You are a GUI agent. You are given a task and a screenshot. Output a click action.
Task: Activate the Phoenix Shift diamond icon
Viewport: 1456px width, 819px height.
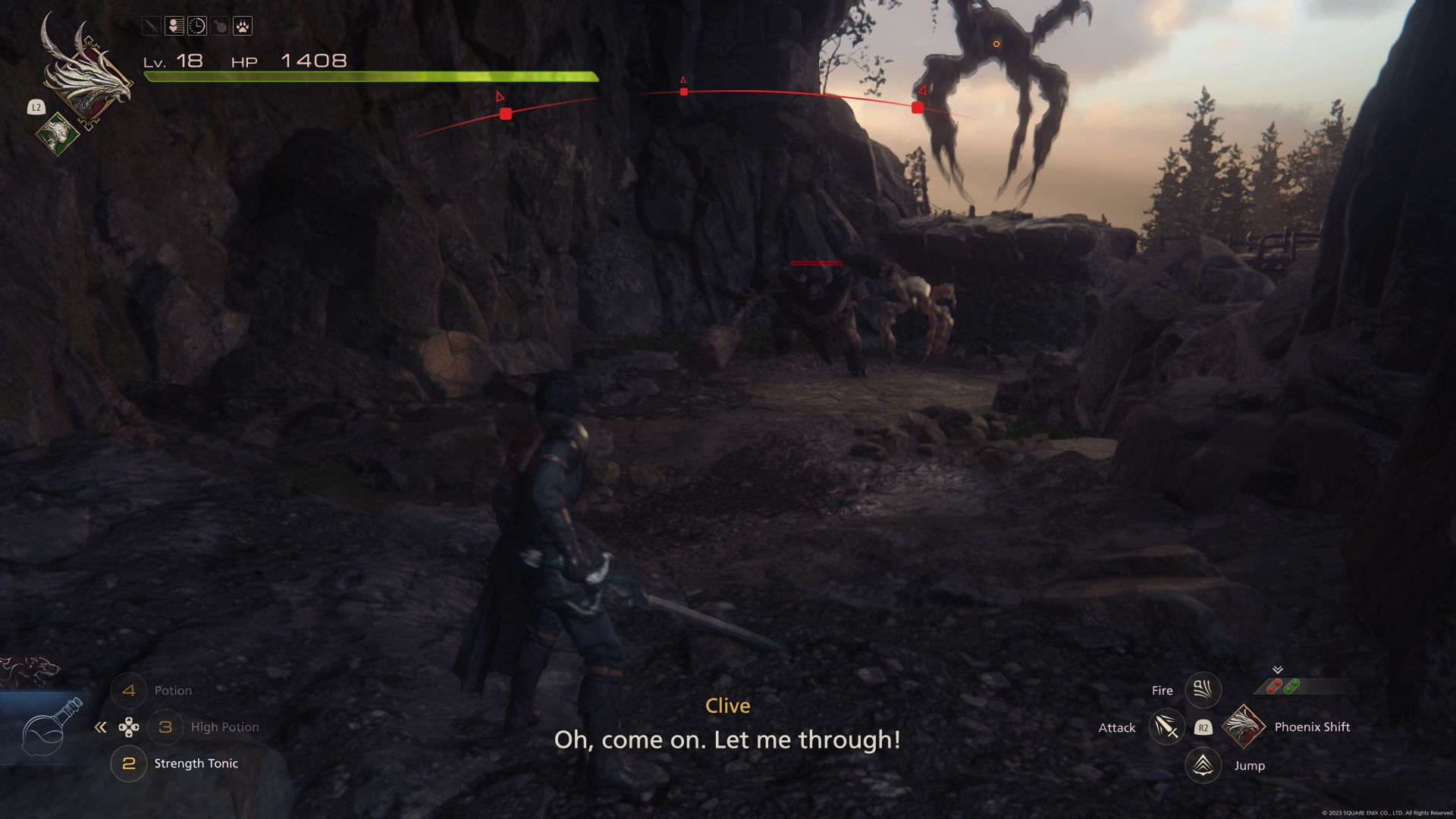[1244, 727]
